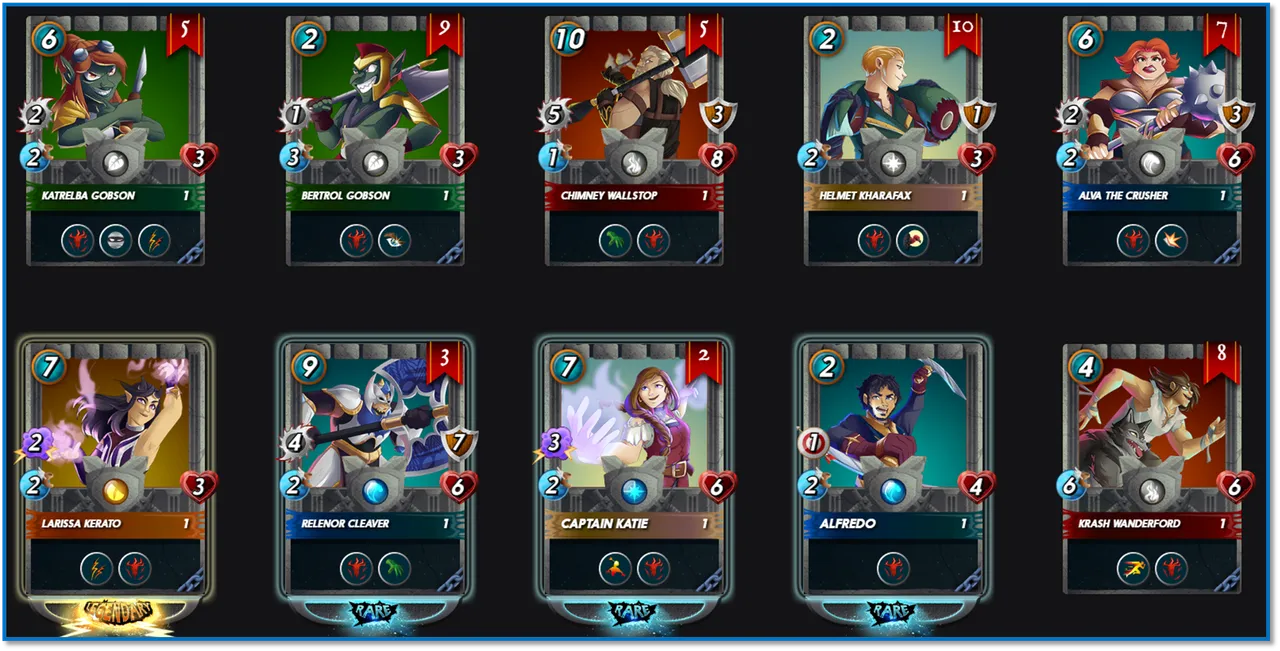Open the Relenor Cleaver card
The width and height of the screenshot is (1280, 651).
(375, 468)
